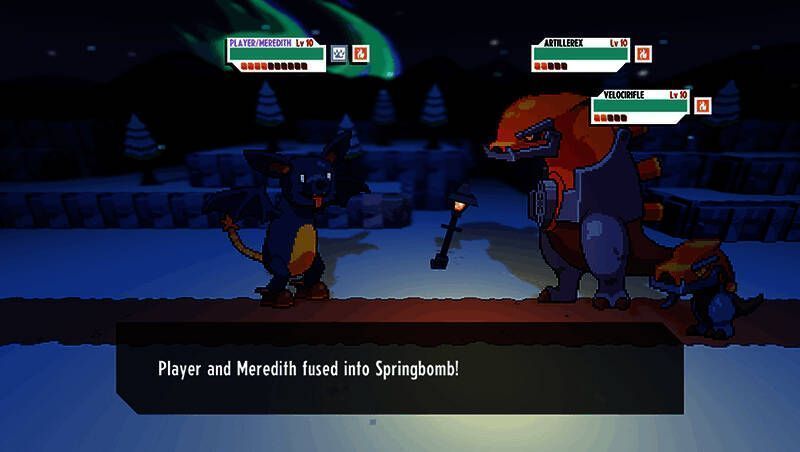Inspect Player/Meredith's fire type icon
800x452 pixels.
(362, 53)
